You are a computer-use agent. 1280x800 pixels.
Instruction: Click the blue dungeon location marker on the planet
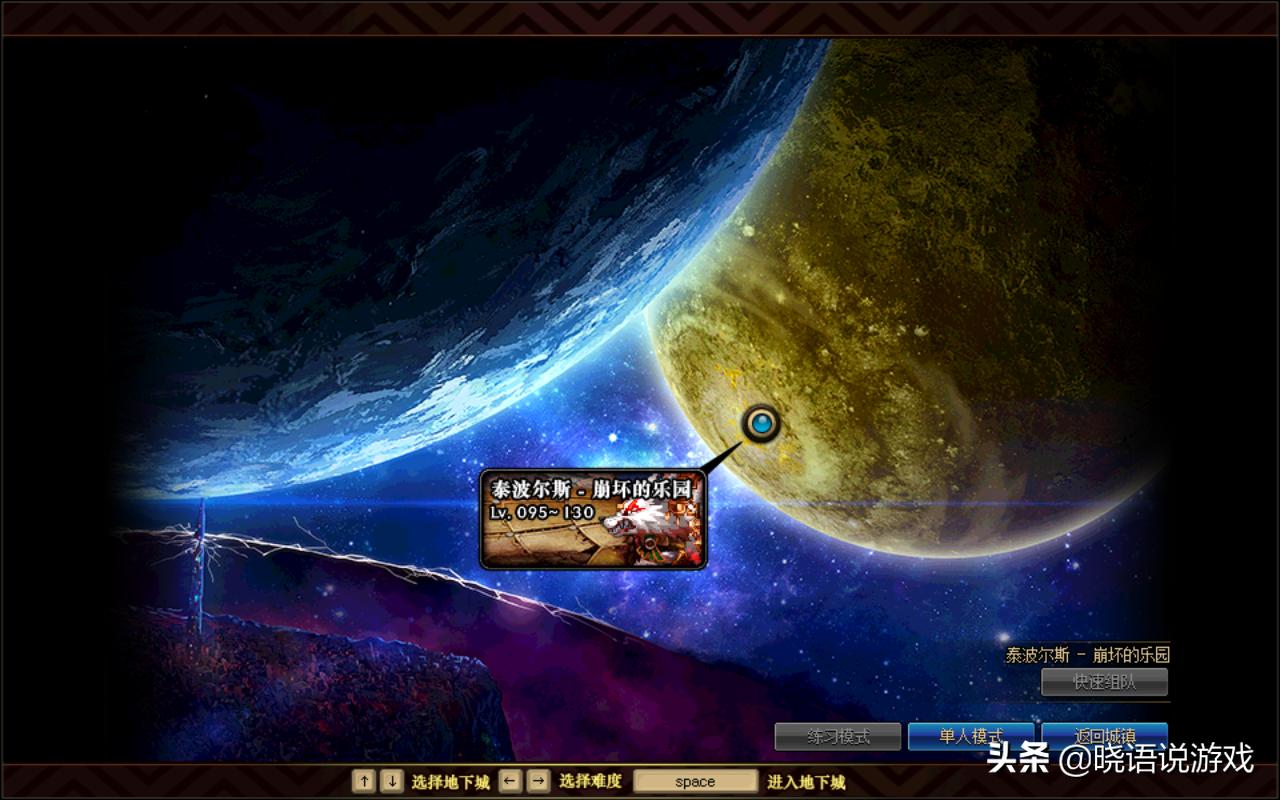760,423
